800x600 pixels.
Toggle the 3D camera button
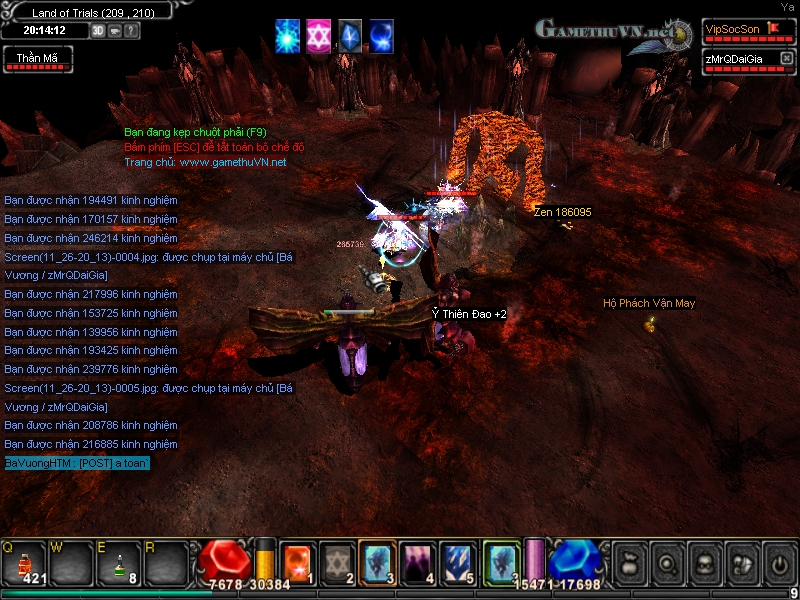[x=98, y=30]
